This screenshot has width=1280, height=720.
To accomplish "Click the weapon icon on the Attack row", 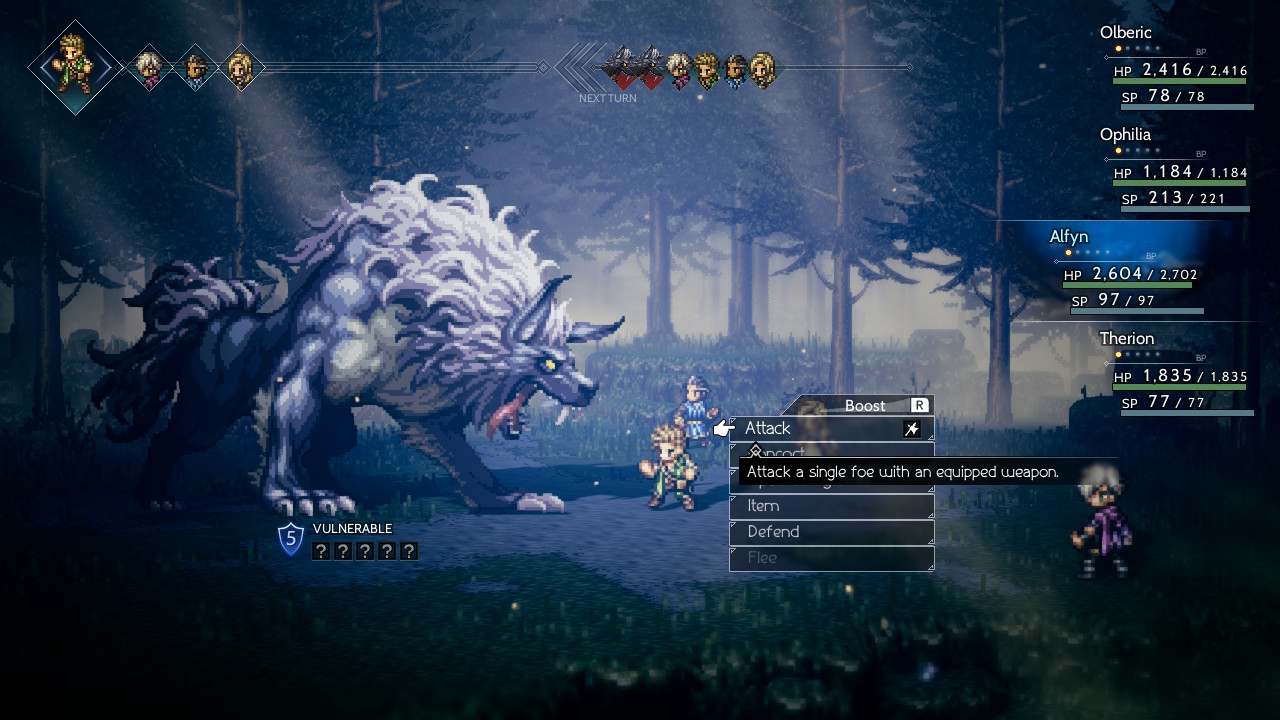I will [912, 429].
